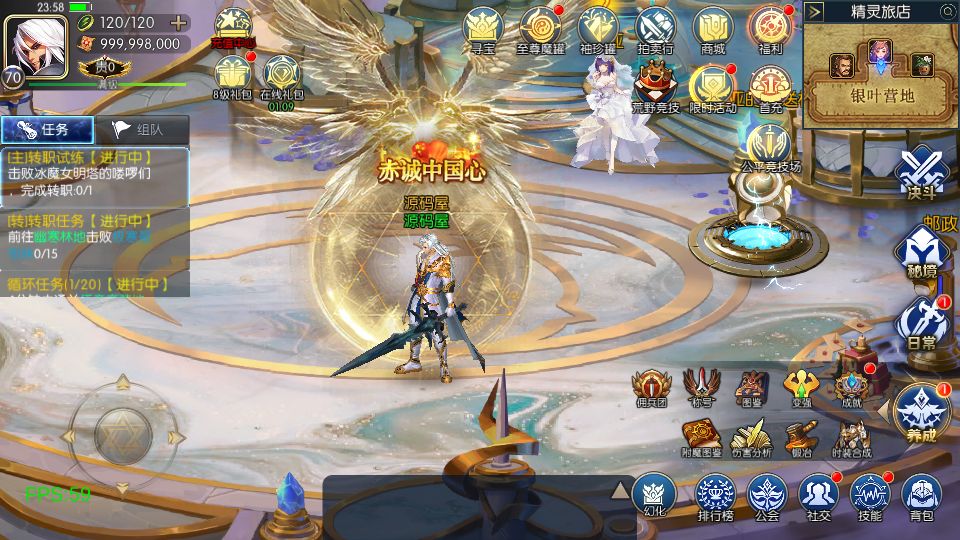This screenshot has width=960, height=540.
Task: Open 限时活动 limited-time events
Action: [x=712, y=88]
